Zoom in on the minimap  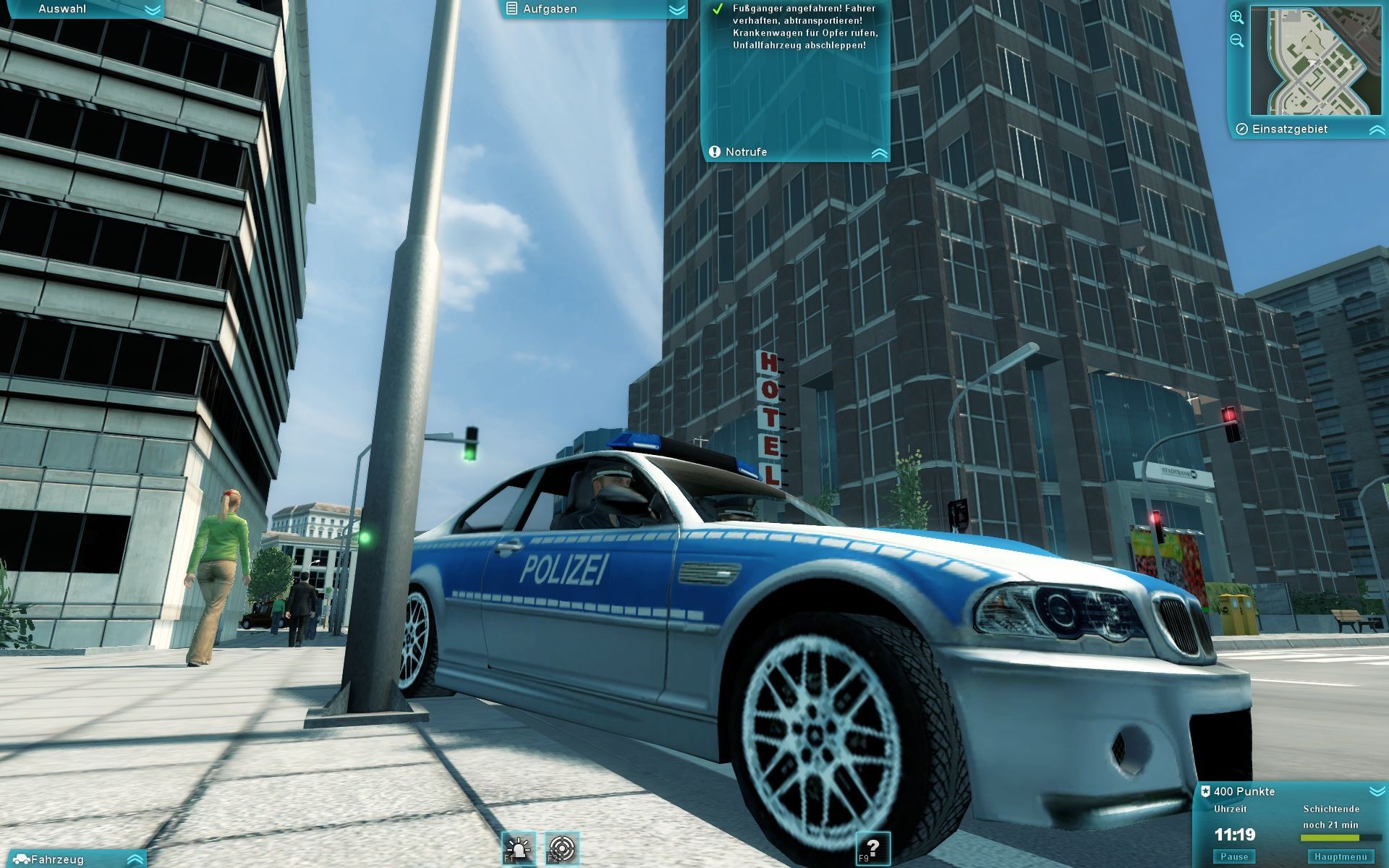pyautogui.click(x=1237, y=17)
